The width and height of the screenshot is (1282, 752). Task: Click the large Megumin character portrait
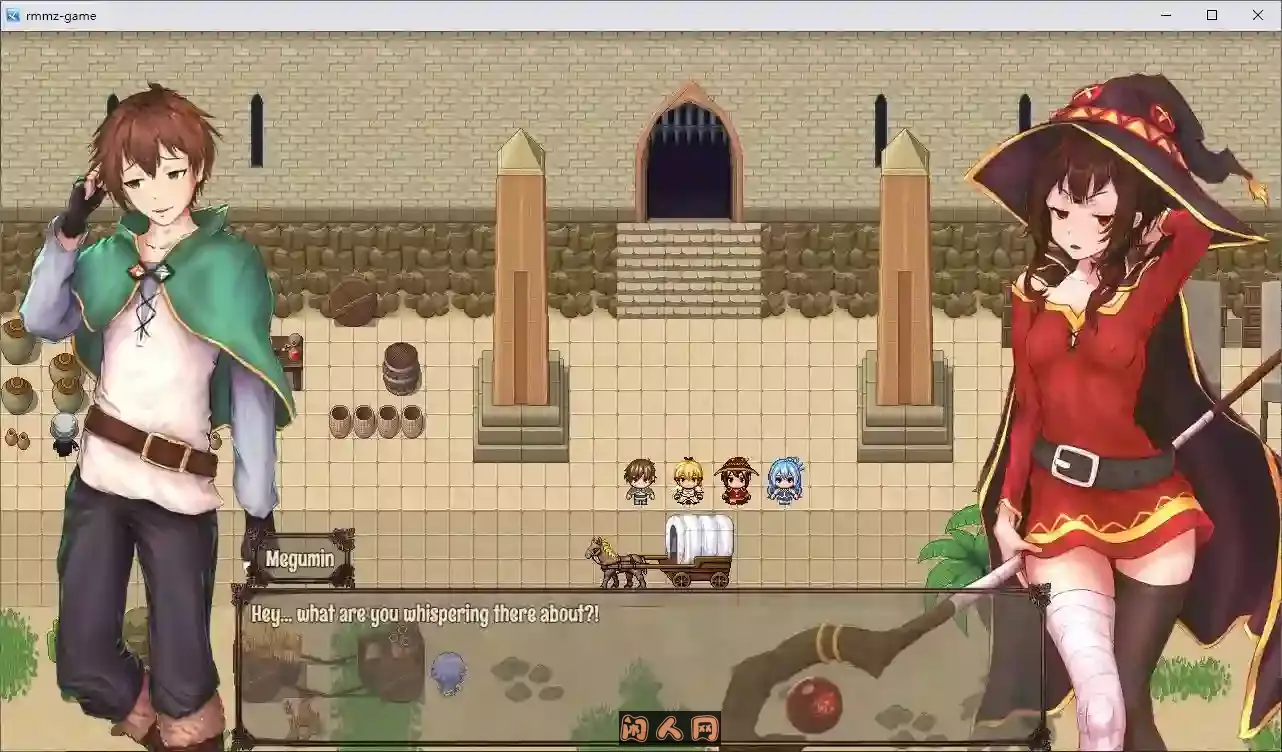coord(1090,350)
